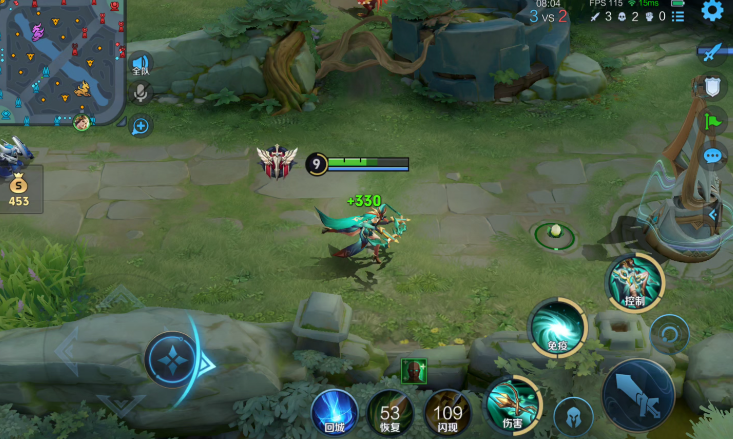Send the green flag gather signal
Image resolution: width=733 pixels, height=439 pixels.
click(x=712, y=121)
